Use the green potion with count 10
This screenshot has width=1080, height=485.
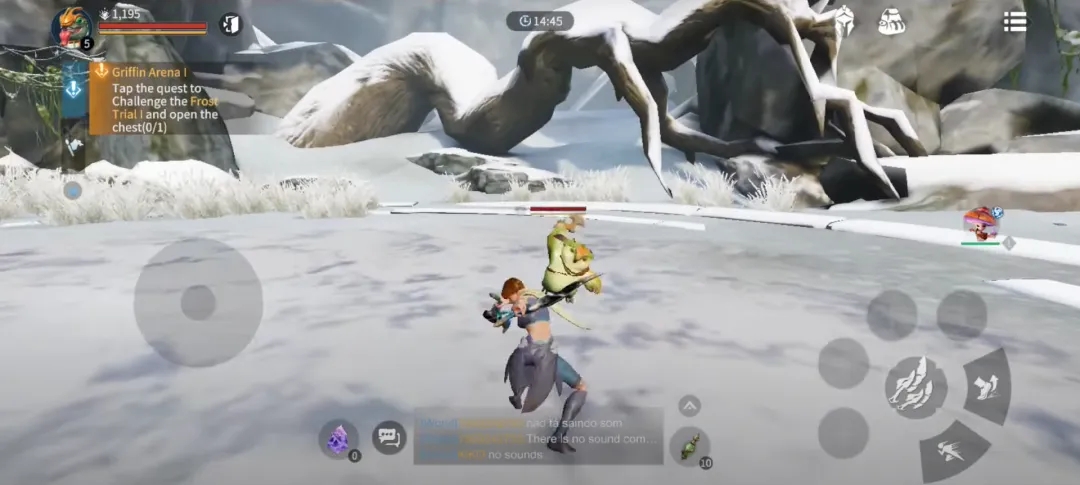[x=689, y=446]
